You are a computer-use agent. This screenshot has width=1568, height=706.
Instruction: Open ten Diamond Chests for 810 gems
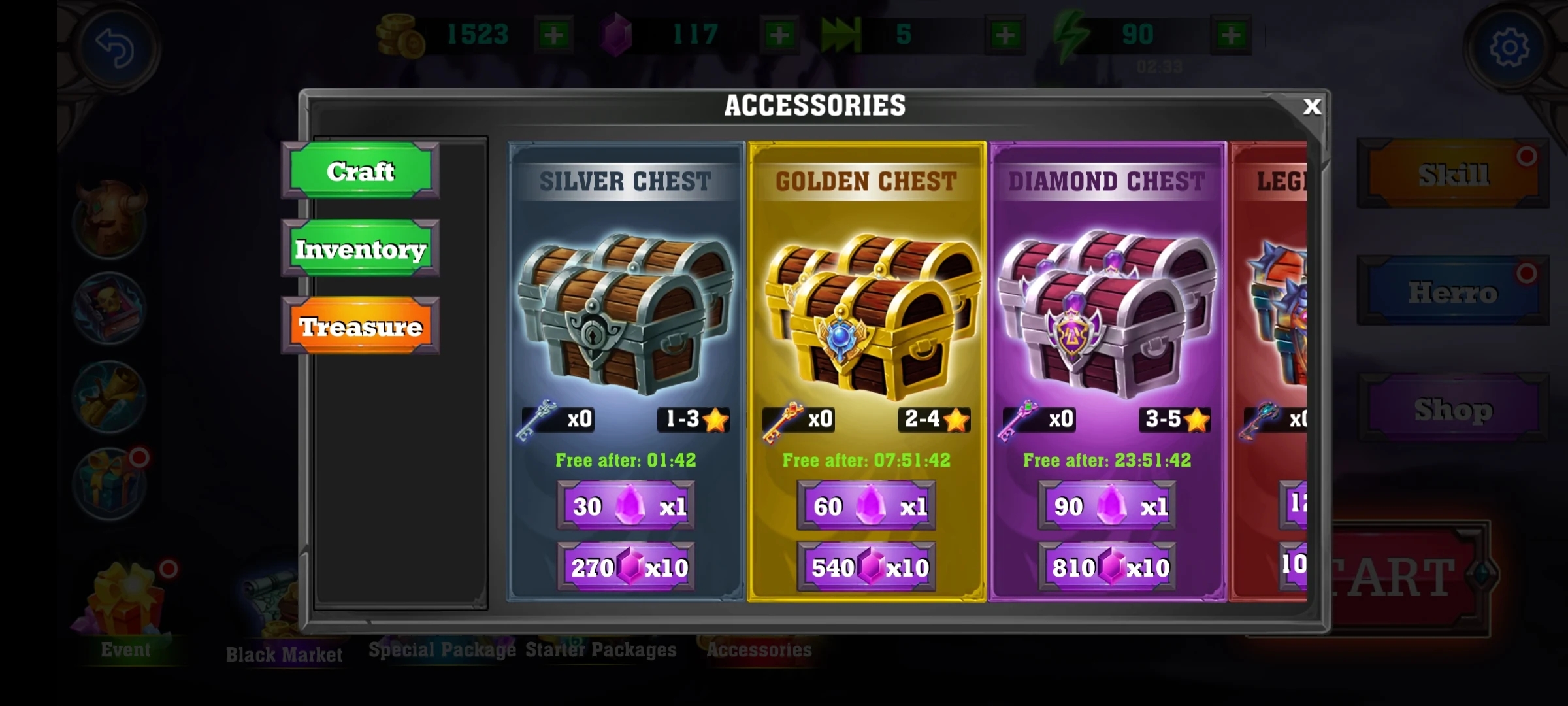[x=1107, y=567]
